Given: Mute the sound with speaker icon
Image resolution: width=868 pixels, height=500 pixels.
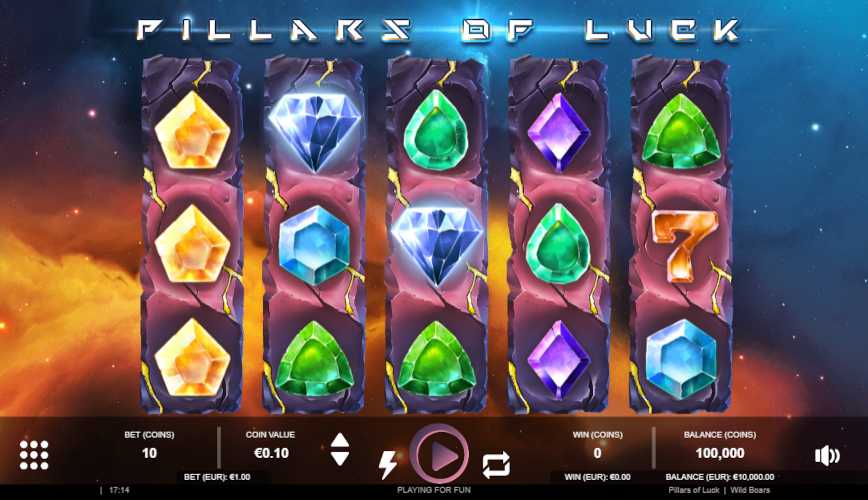Looking at the screenshot, I should [827, 456].
